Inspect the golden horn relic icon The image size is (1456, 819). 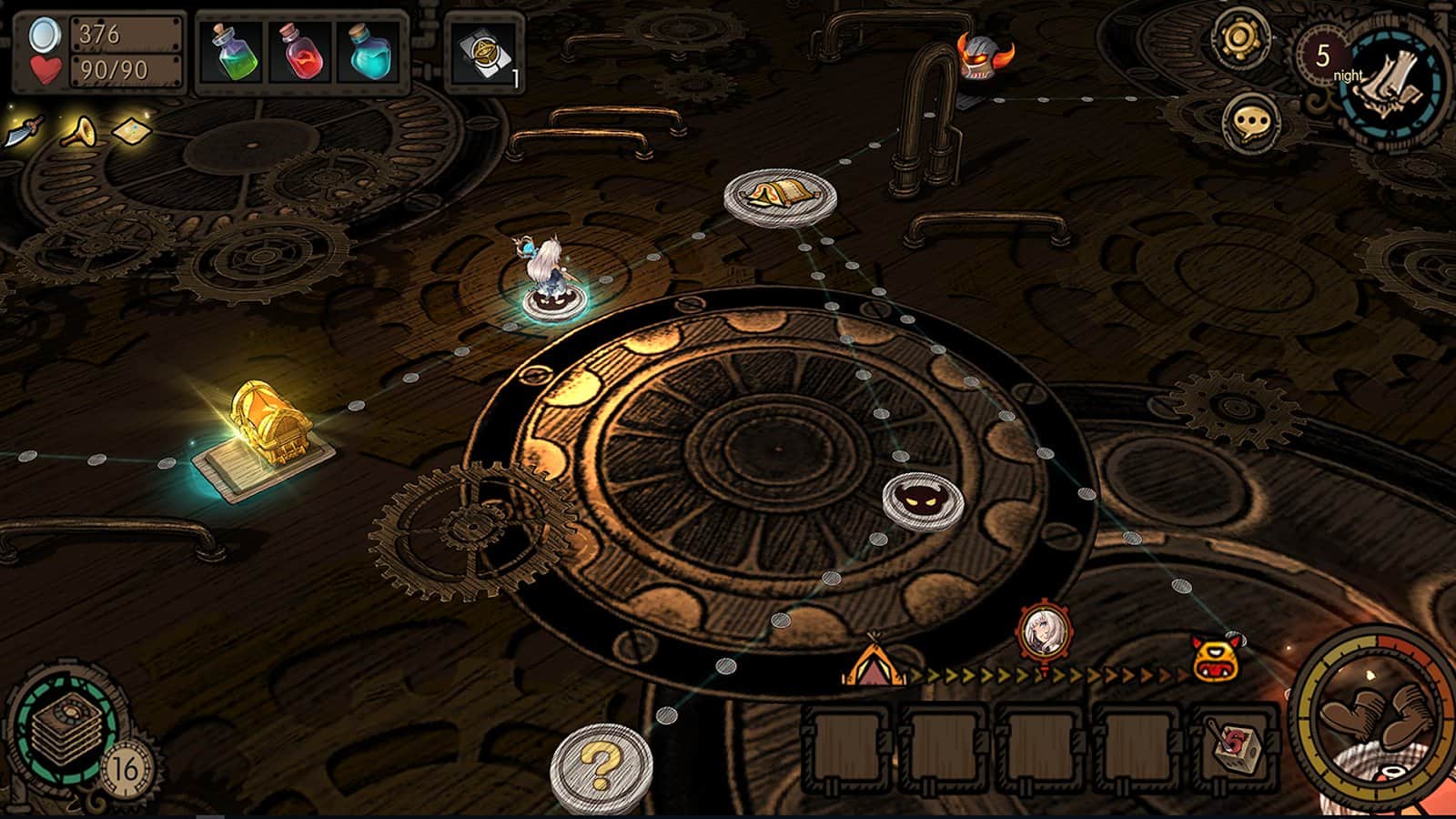tap(80, 133)
